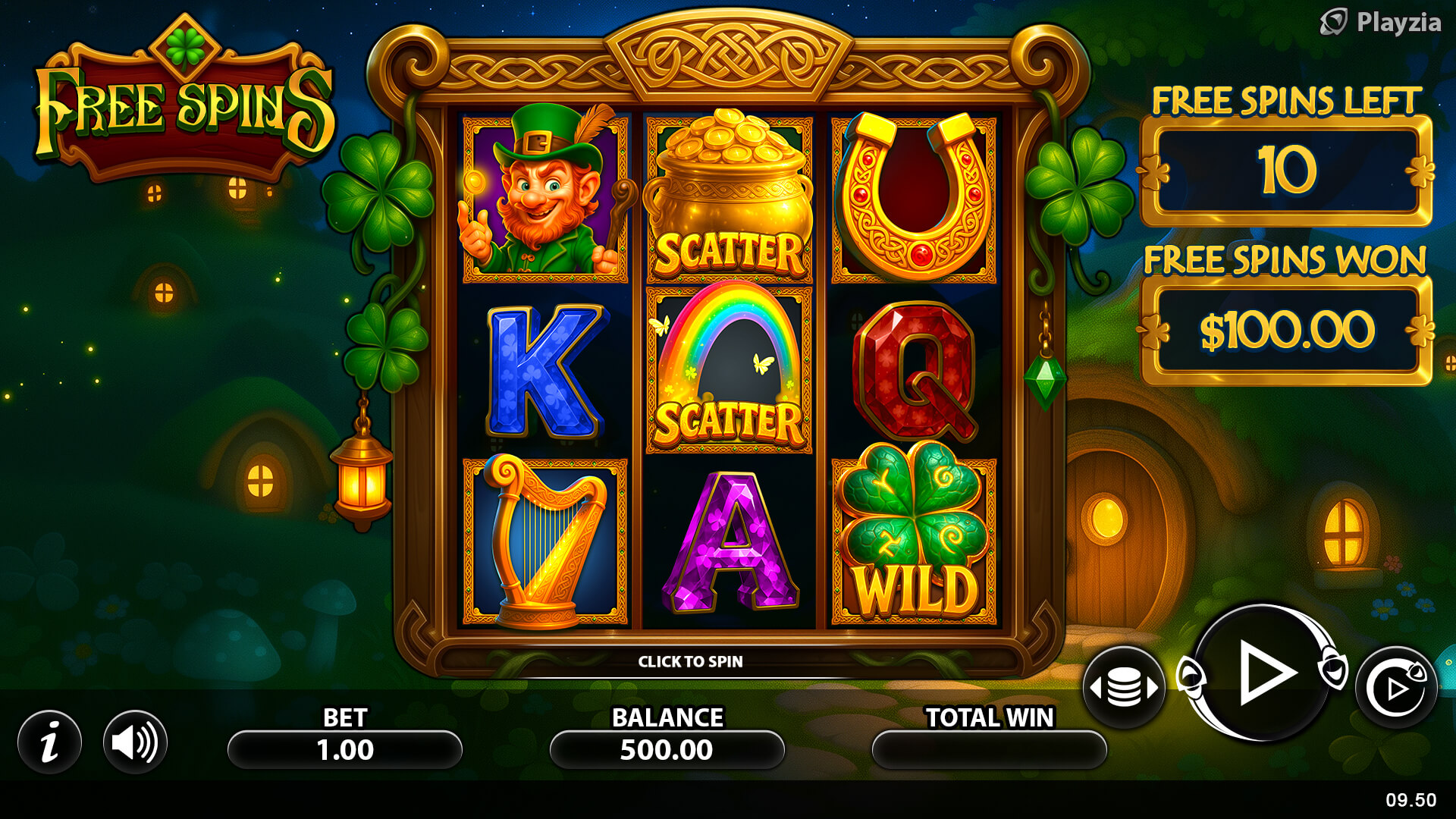Image resolution: width=1456 pixels, height=819 pixels.
Task: Open the game info paytable
Action: [x=50, y=742]
